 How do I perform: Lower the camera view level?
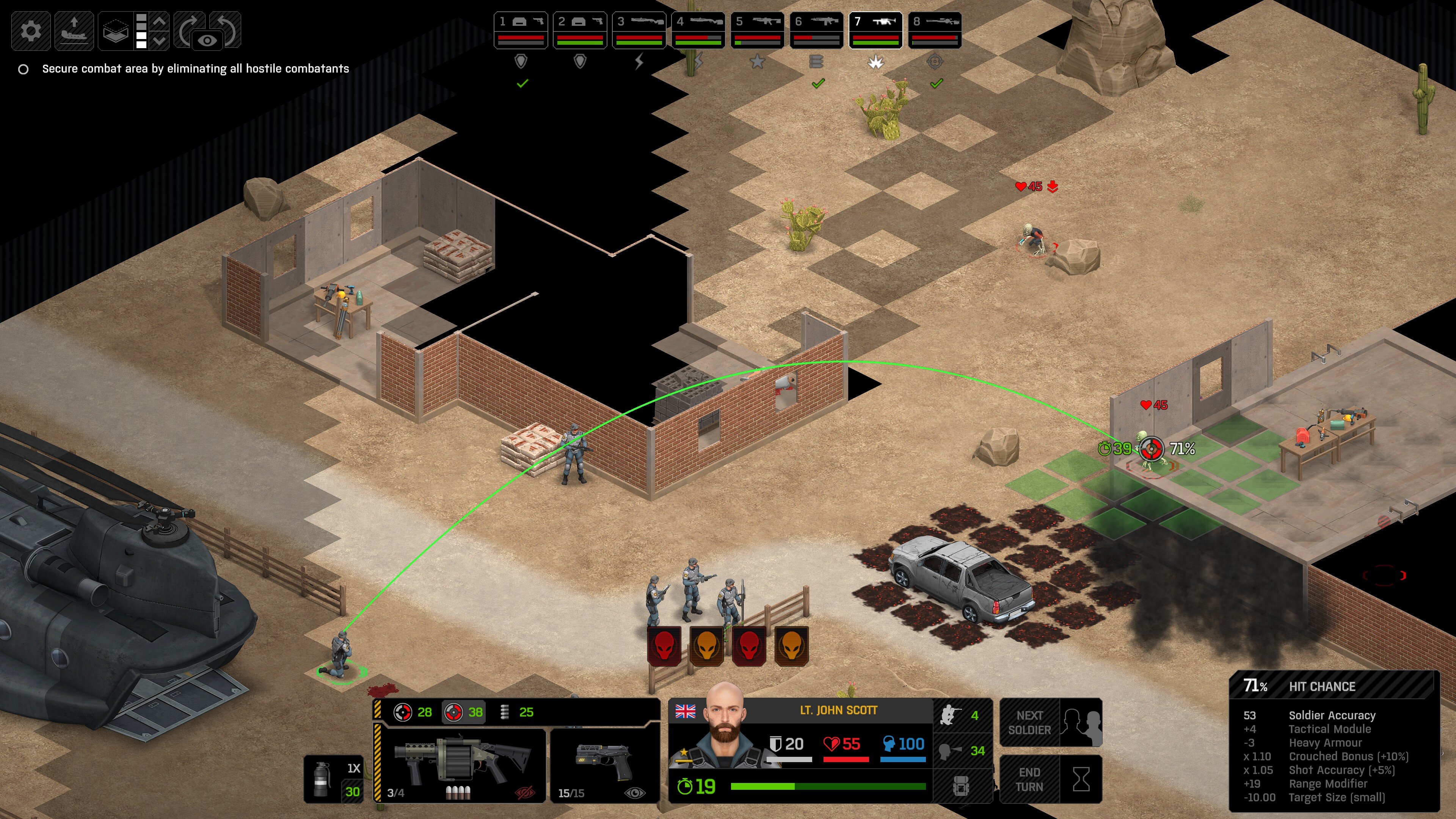160,40
